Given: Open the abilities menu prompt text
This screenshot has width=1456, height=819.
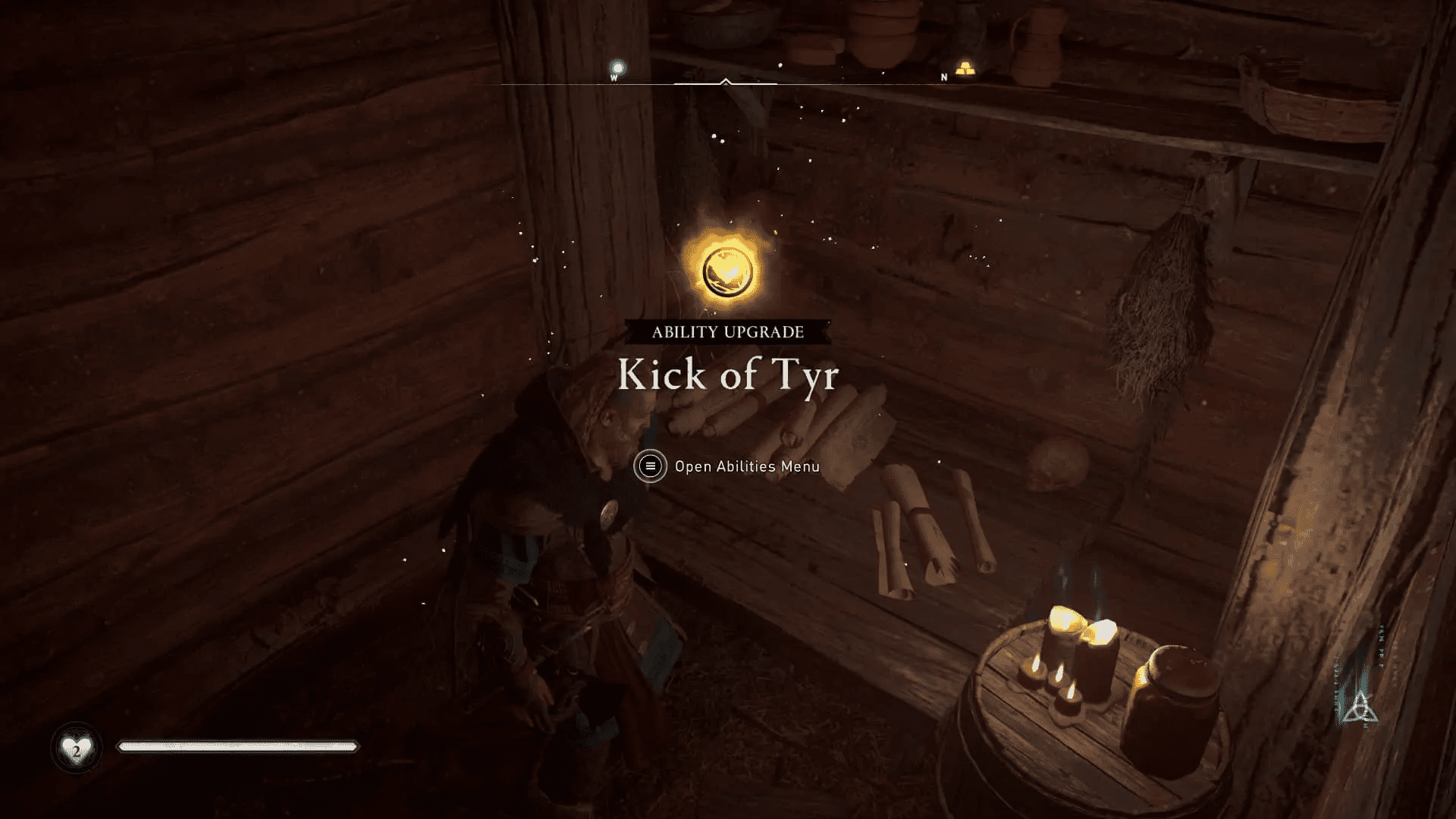Looking at the screenshot, I should coord(746,467).
